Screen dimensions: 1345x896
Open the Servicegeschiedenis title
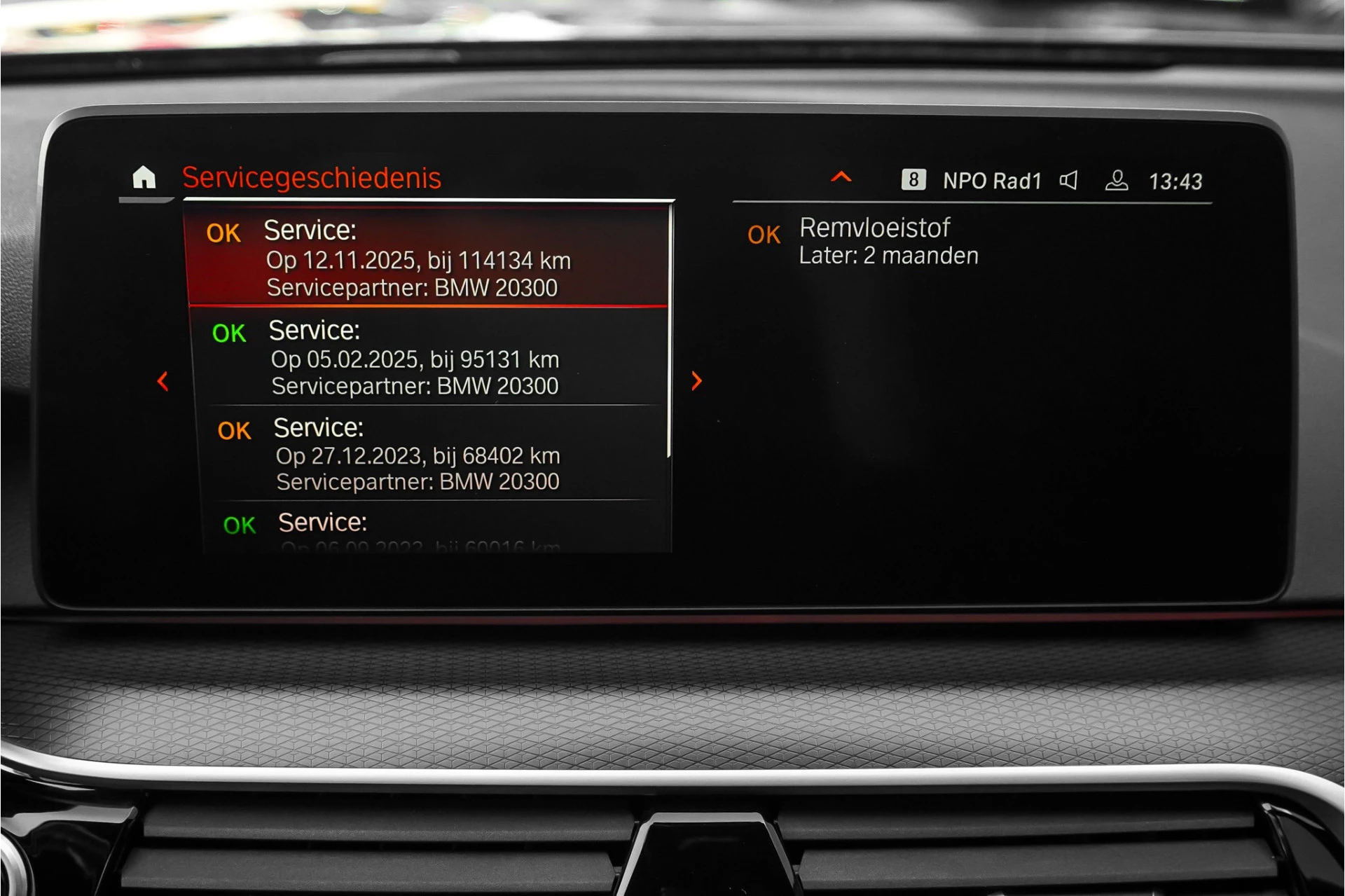tap(312, 178)
